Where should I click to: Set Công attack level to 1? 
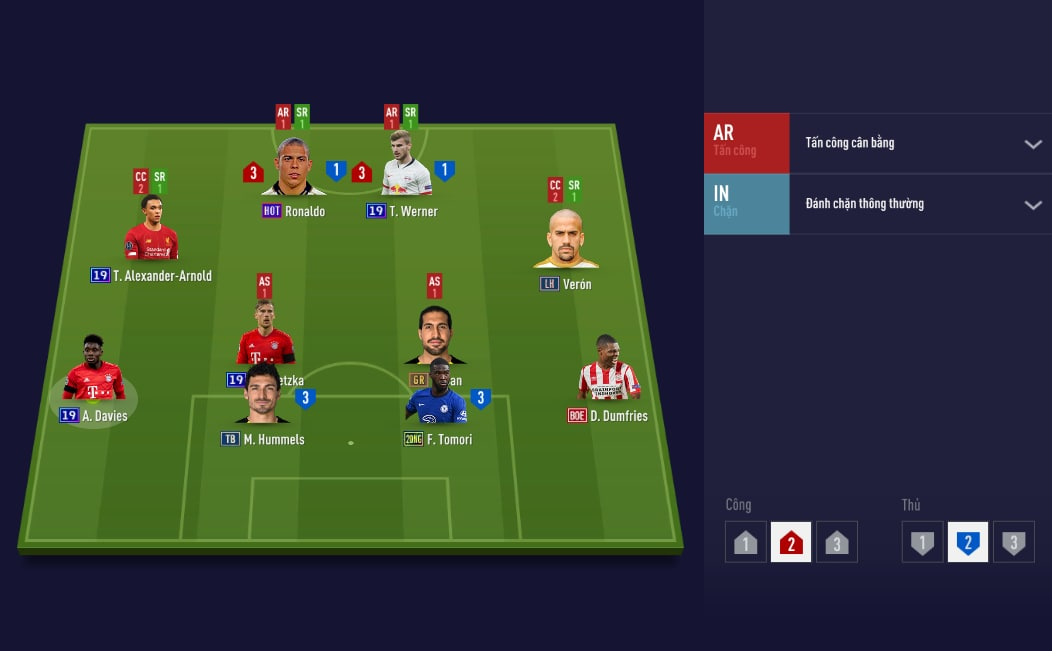coord(746,542)
